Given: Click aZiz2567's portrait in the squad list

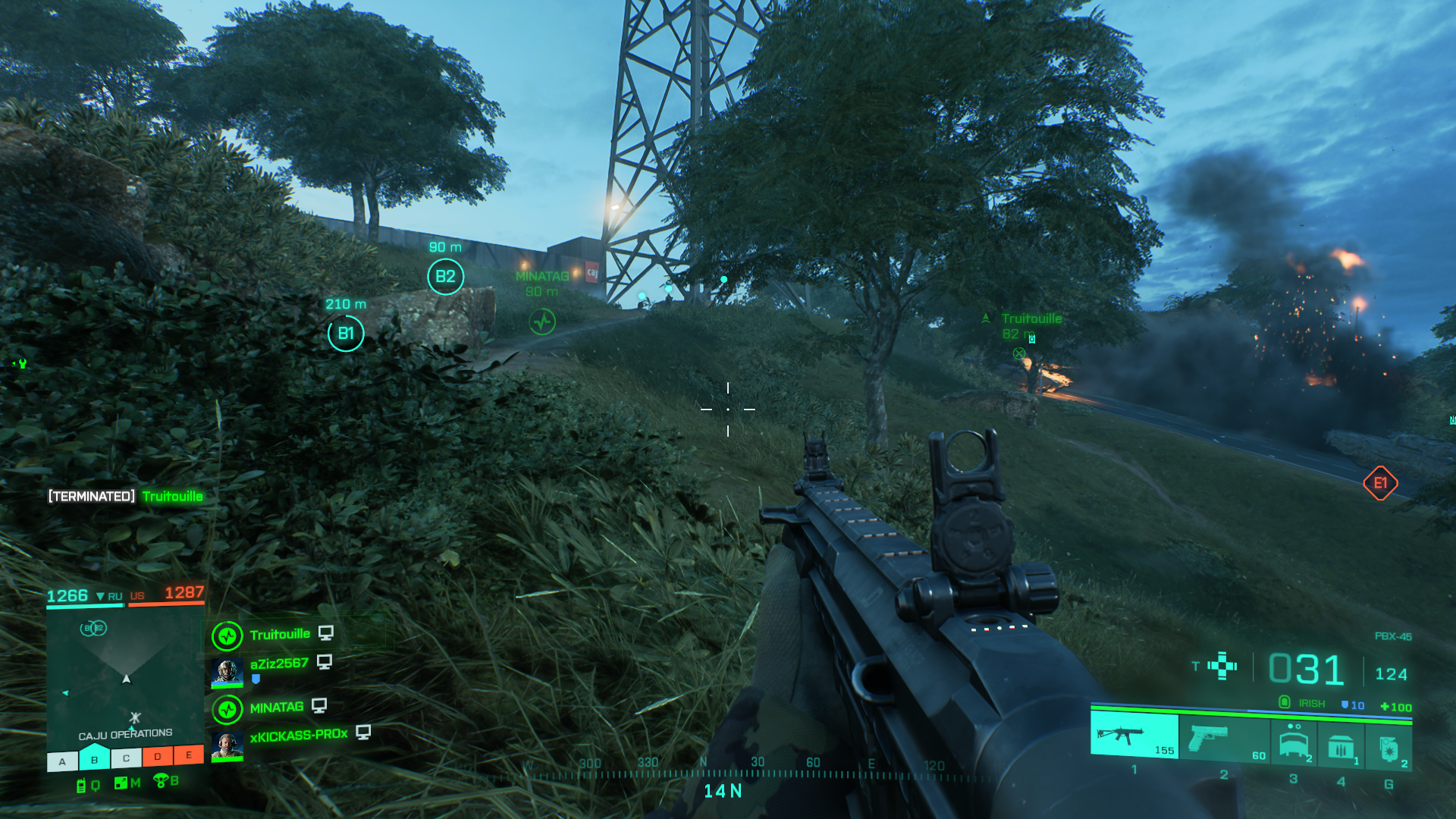Looking at the screenshot, I should point(227,671).
